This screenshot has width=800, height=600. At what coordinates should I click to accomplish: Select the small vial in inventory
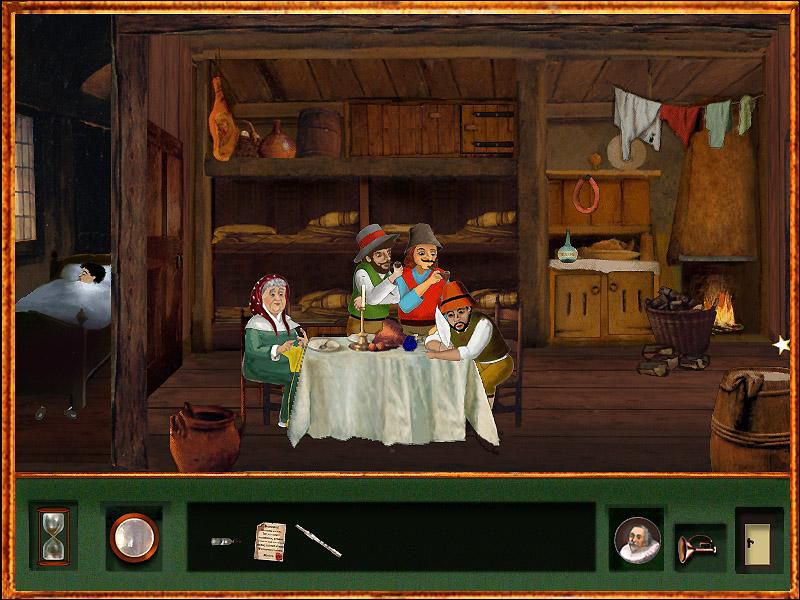click(x=226, y=541)
